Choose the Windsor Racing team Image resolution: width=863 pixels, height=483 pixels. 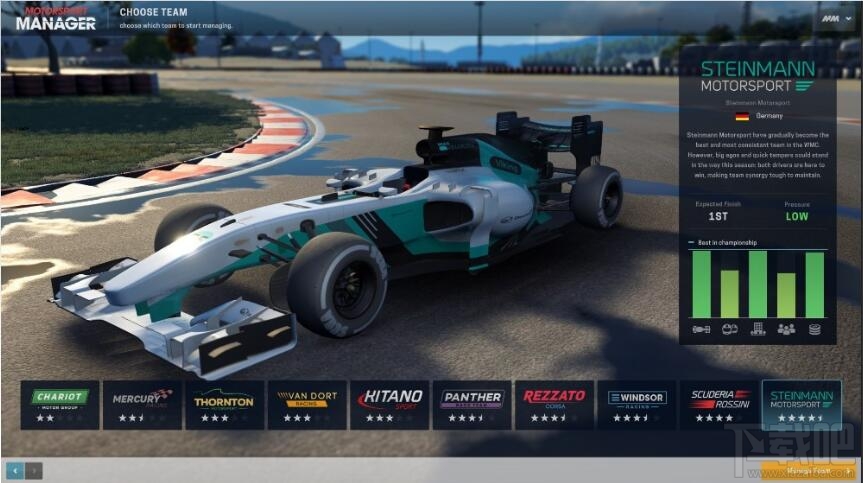(x=637, y=404)
